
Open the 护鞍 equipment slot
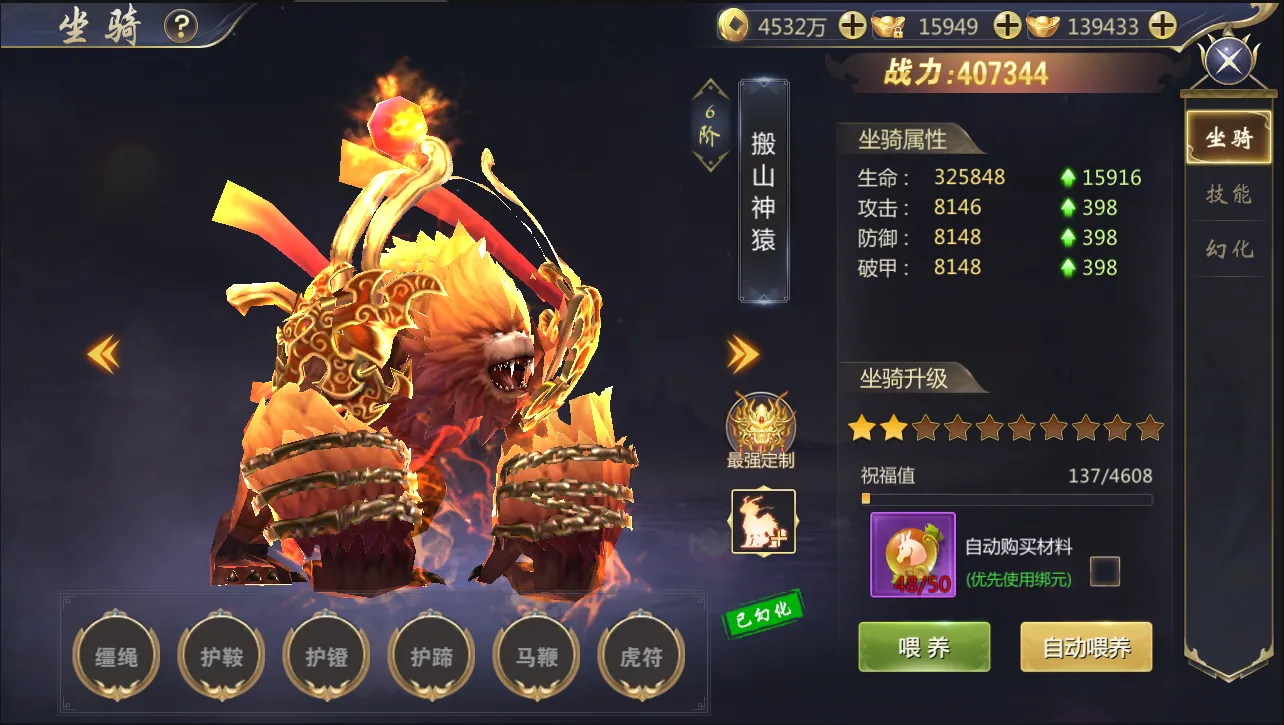pyautogui.click(x=221, y=657)
